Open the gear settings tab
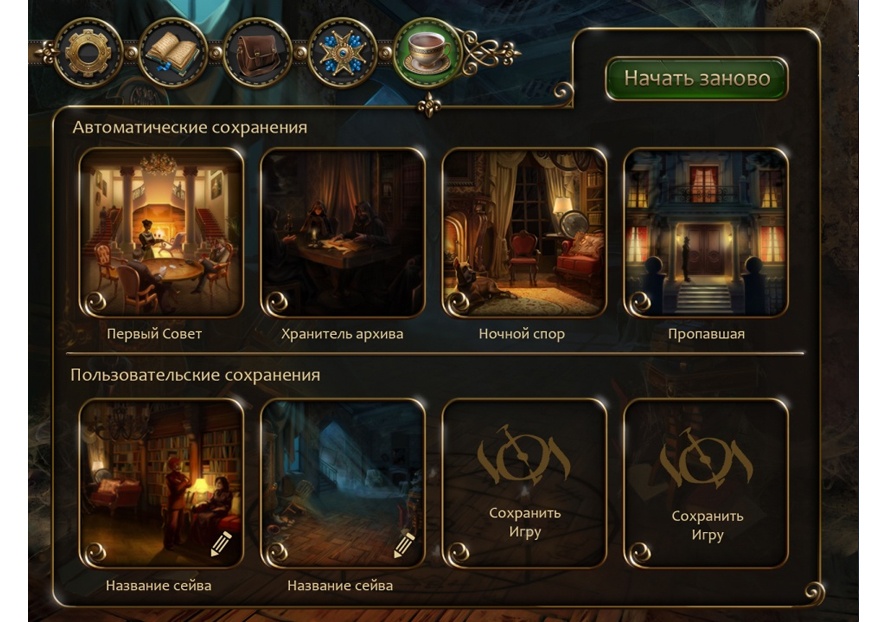 tap(88, 52)
